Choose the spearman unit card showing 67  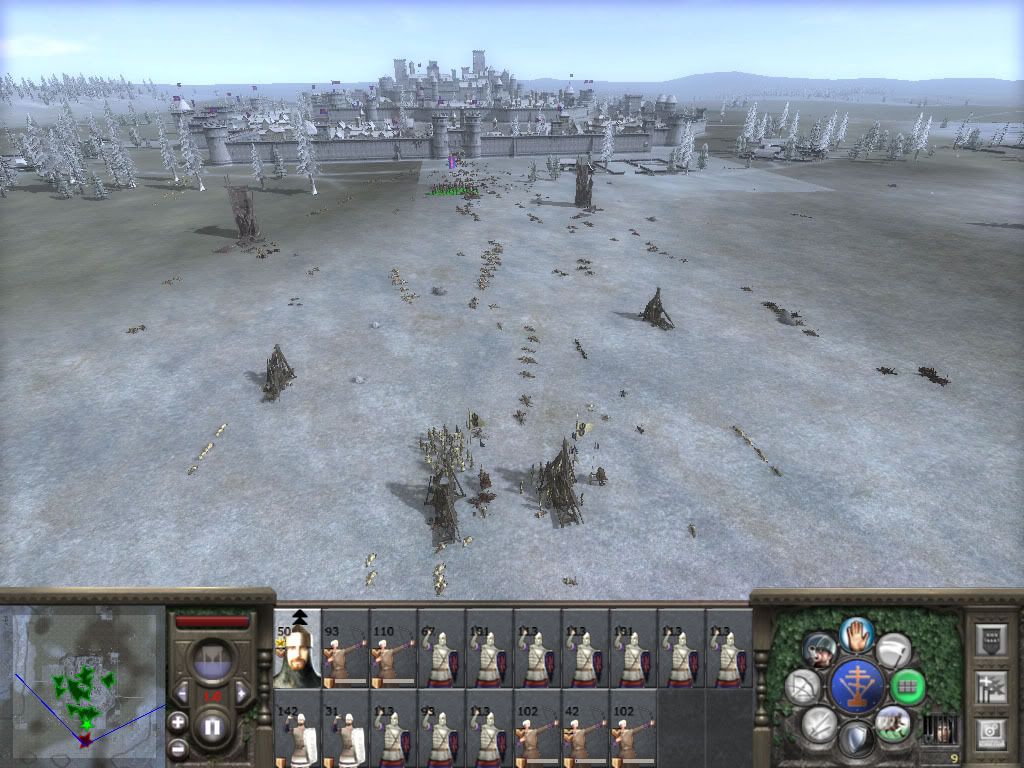click(x=441, y=649)
